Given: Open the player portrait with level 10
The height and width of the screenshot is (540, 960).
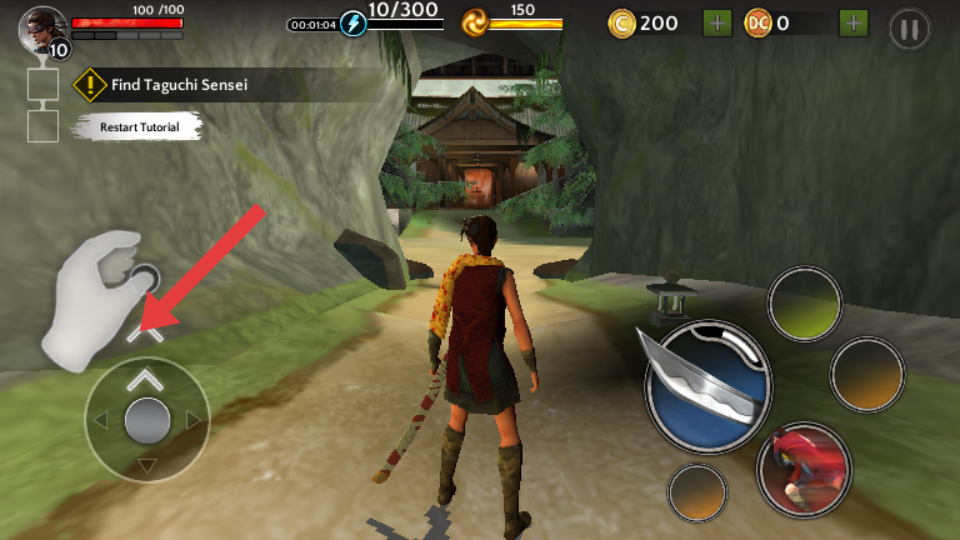Looking at the screenshot, I should pos(43,31).
